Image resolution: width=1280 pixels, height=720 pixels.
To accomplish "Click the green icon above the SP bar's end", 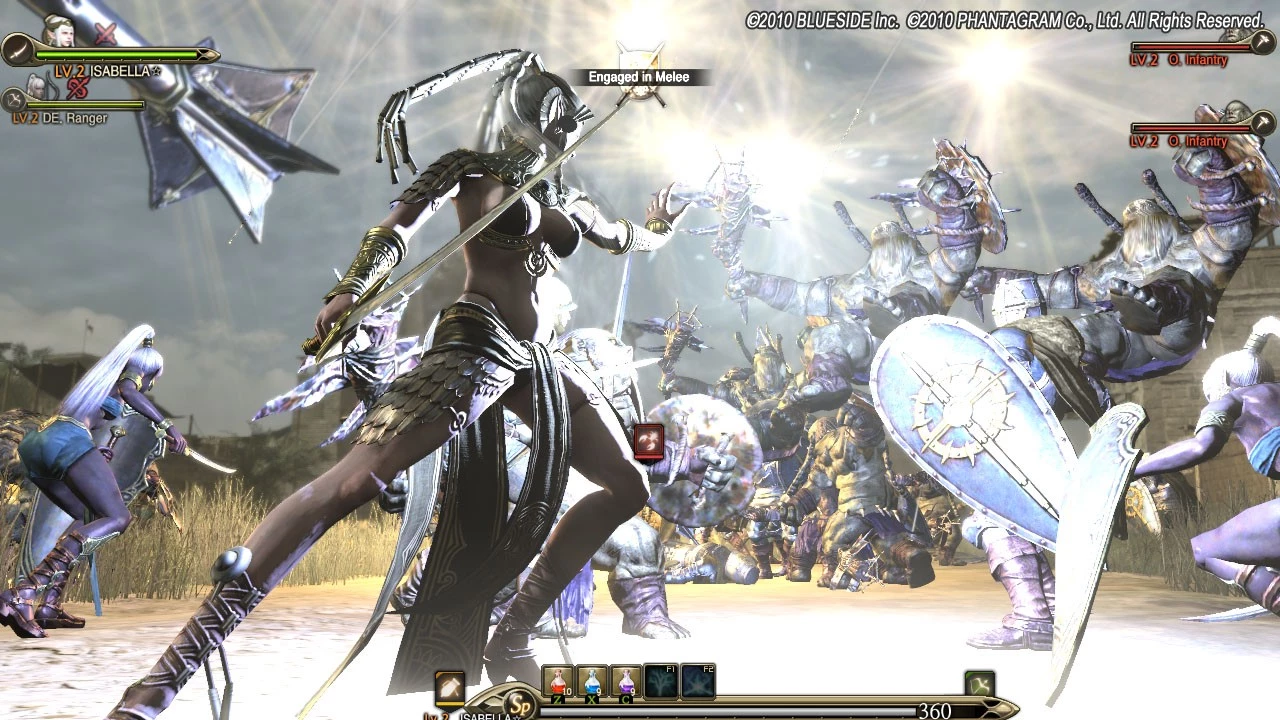I will [x=979, y=685].
